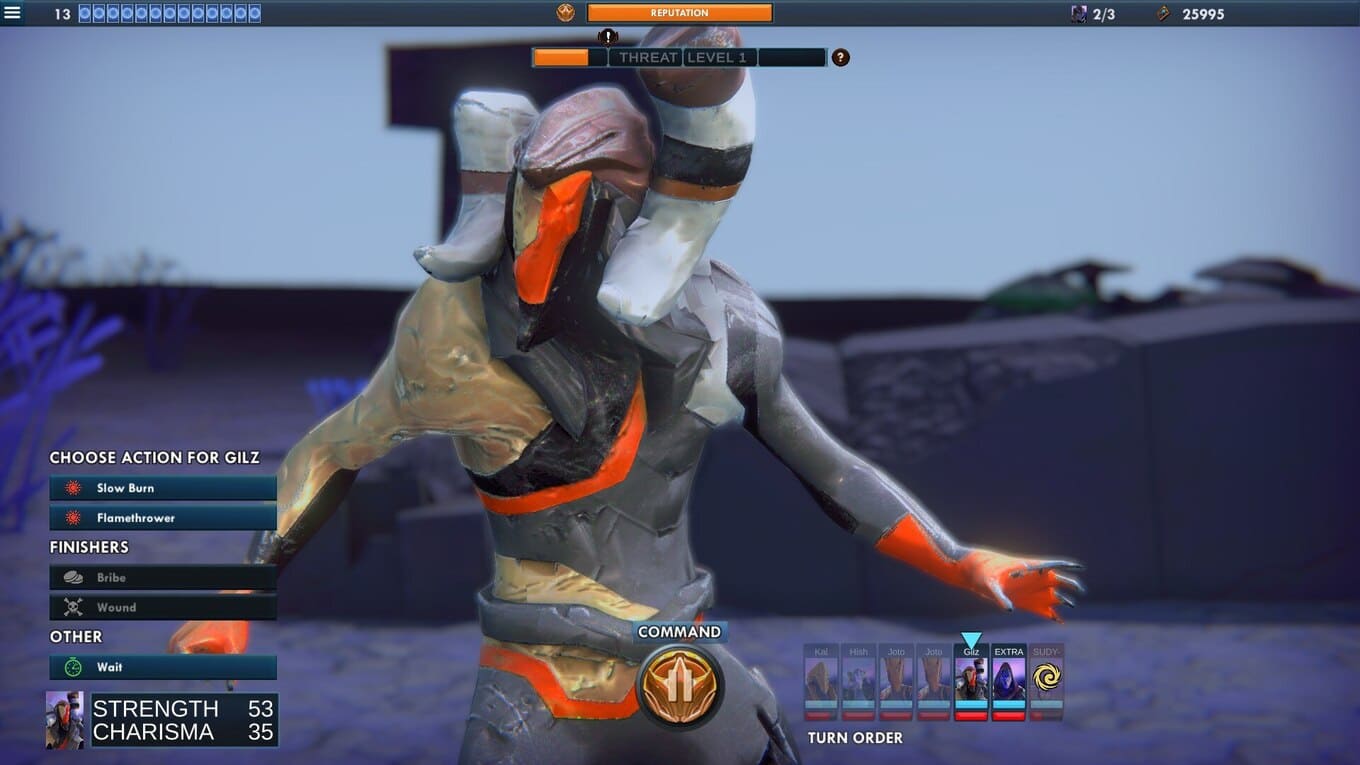Select the Bribe finisher
The image size is (1360, 765).
163,578
